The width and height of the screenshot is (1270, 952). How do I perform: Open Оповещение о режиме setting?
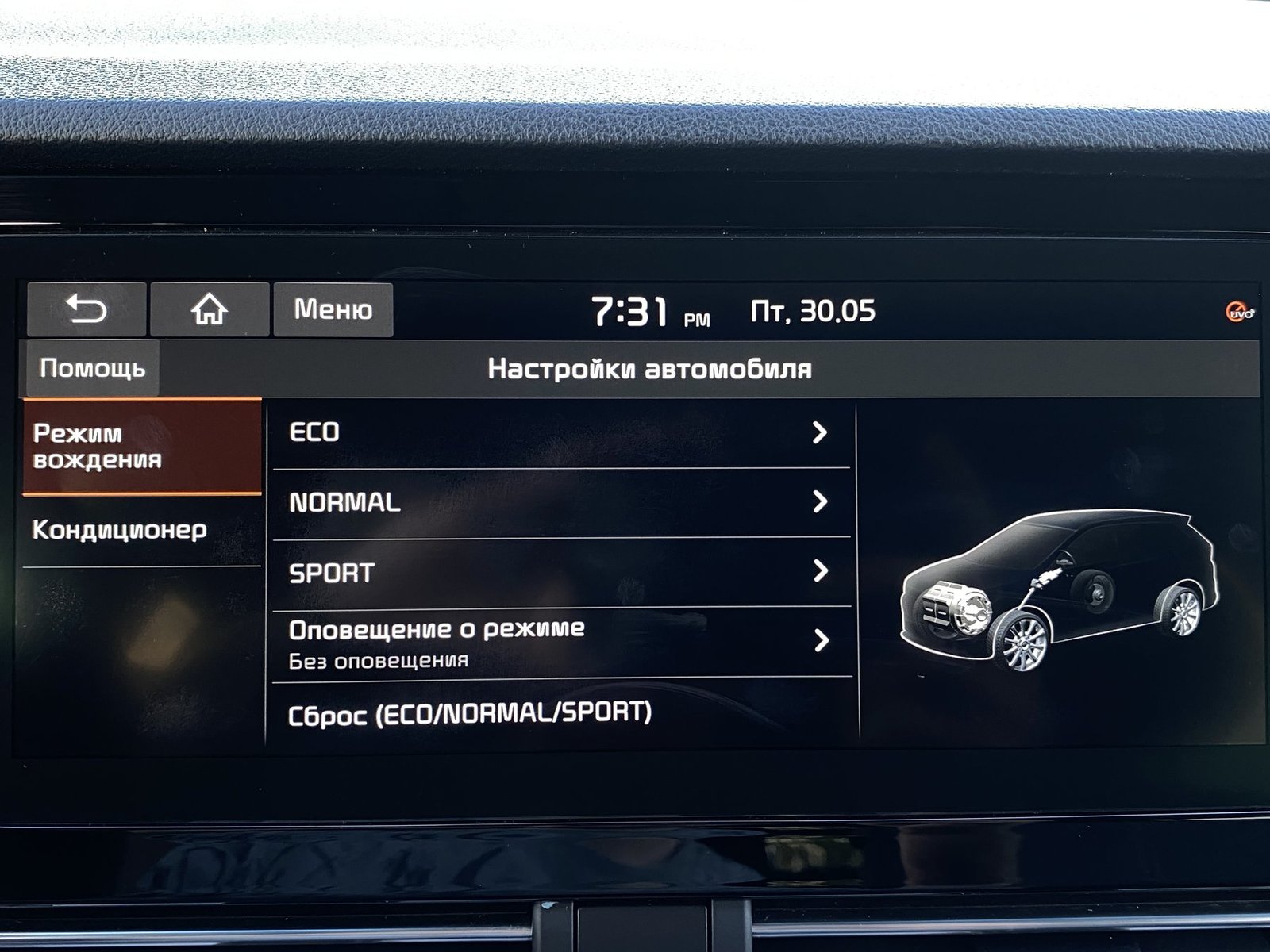click(x=560, y=642)
